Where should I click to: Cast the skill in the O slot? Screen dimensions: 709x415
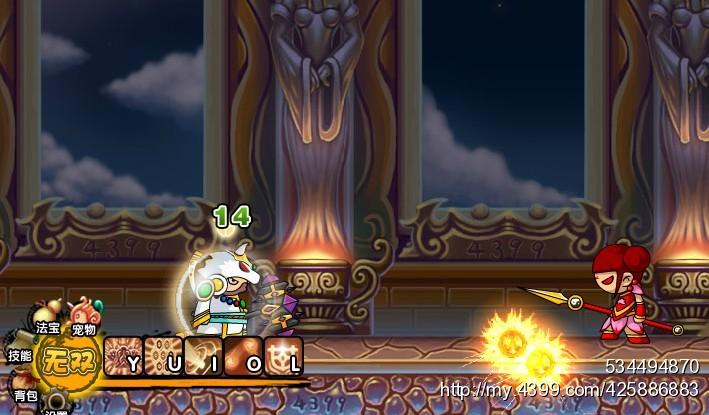click(x=243, y=356)
